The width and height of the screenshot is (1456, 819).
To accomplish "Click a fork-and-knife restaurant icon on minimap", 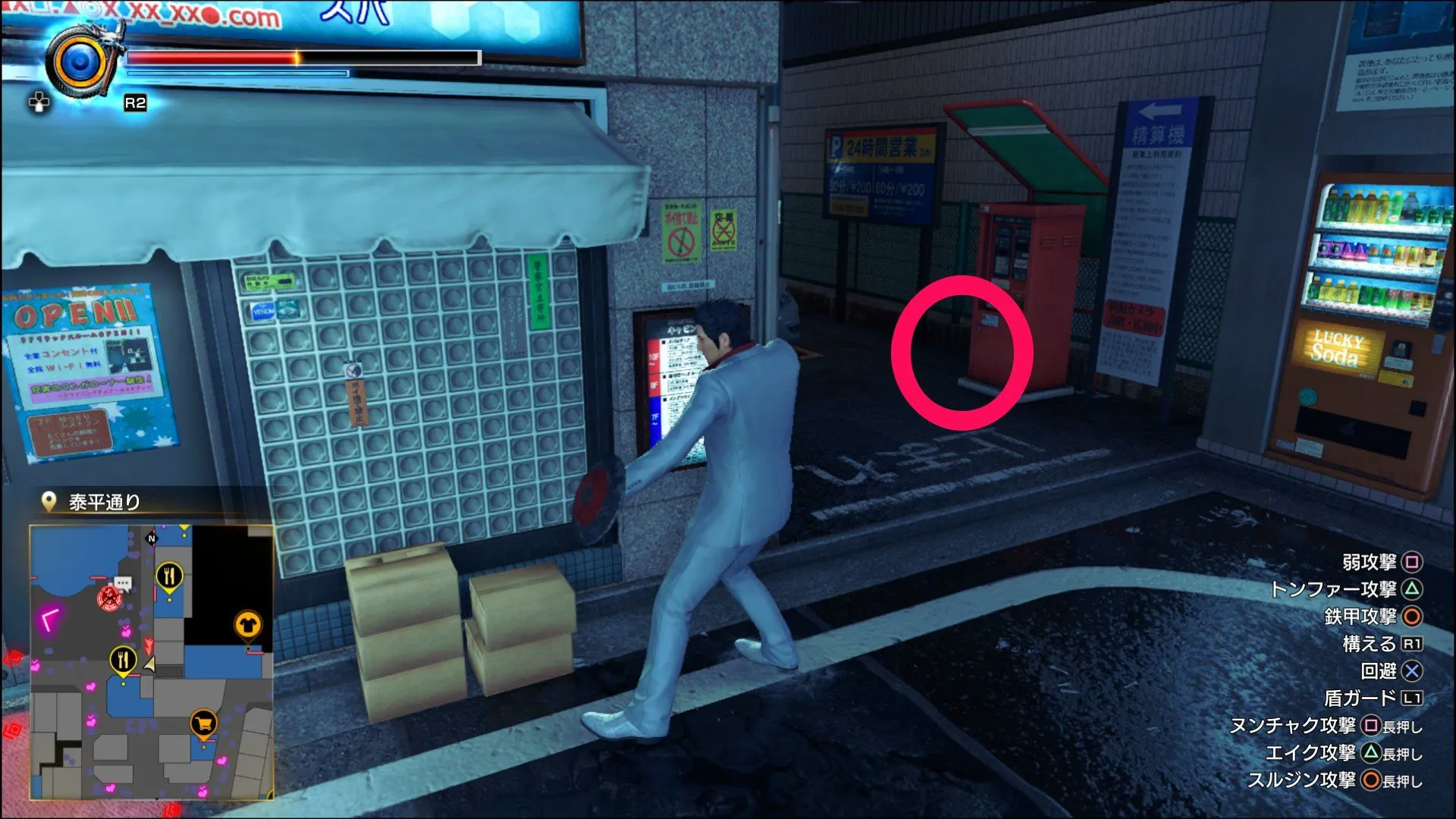I will pyautogui.click(x=169, y=573).
